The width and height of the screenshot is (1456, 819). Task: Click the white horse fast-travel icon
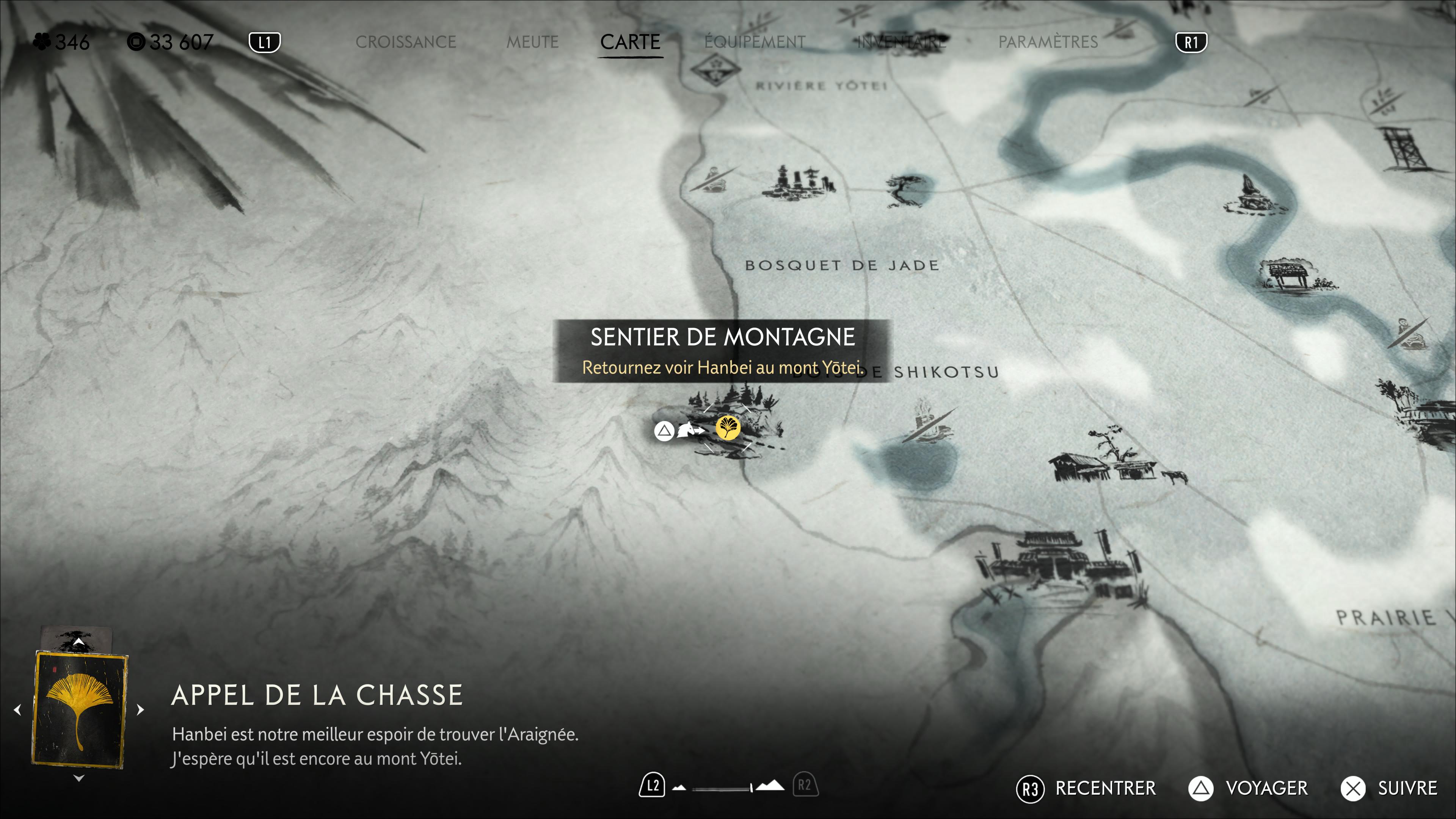click(x=690, y=430)
